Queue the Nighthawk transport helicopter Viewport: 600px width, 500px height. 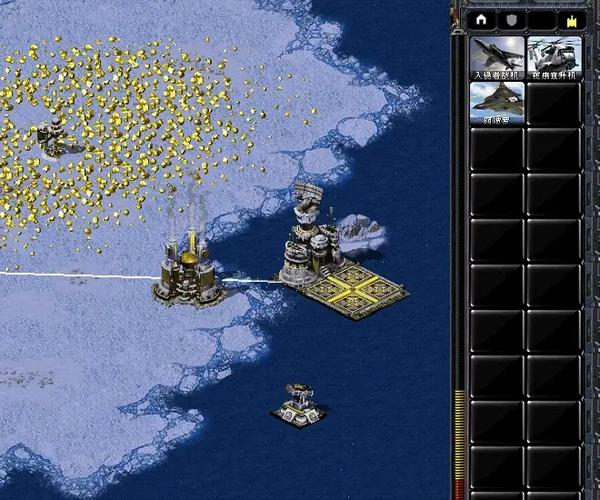(x=553, y=57)
